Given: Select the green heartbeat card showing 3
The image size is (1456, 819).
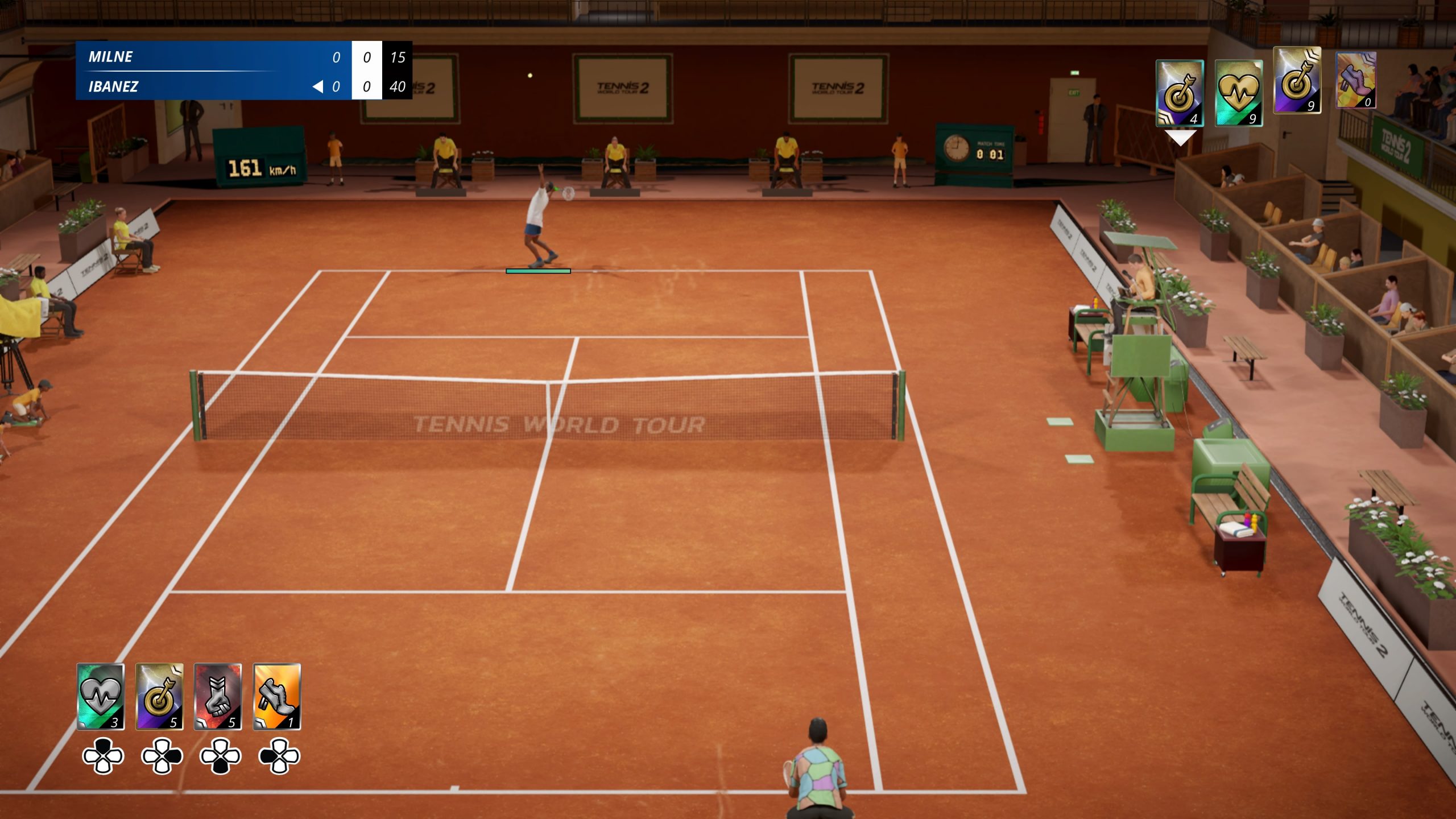Looking at the screenshot, I should point(101,696).
